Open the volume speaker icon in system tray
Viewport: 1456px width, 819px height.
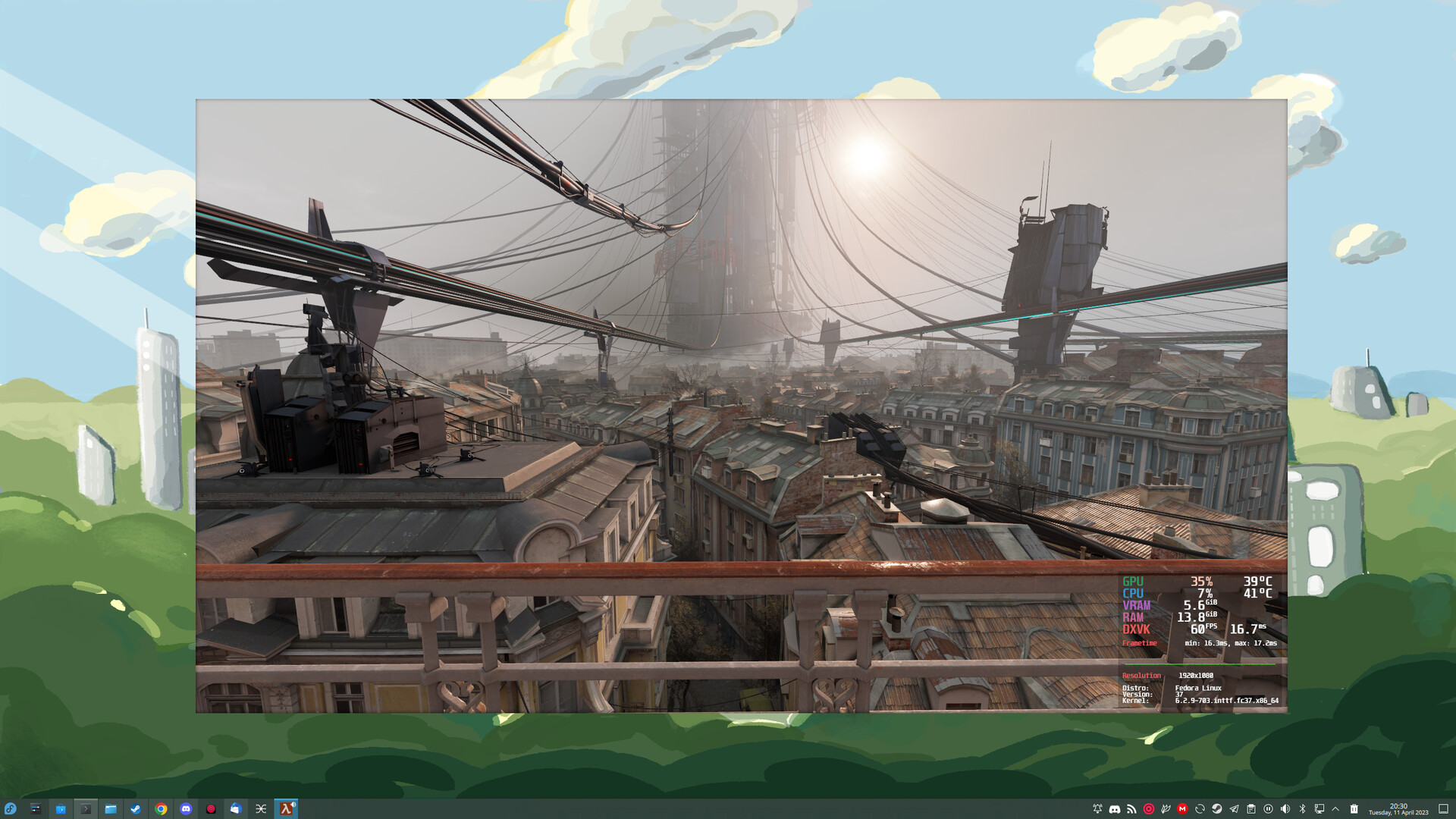[x=1285, y=809]
